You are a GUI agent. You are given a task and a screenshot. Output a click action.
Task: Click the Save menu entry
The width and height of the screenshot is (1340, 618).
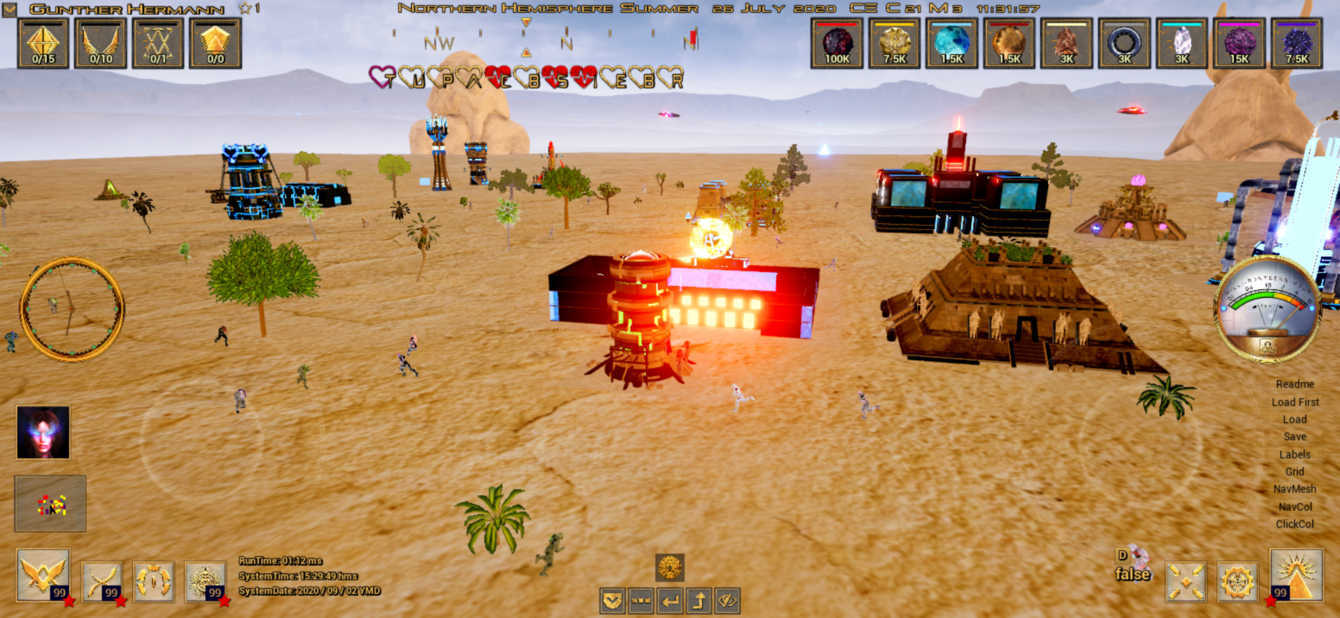tap(1294, 437)
